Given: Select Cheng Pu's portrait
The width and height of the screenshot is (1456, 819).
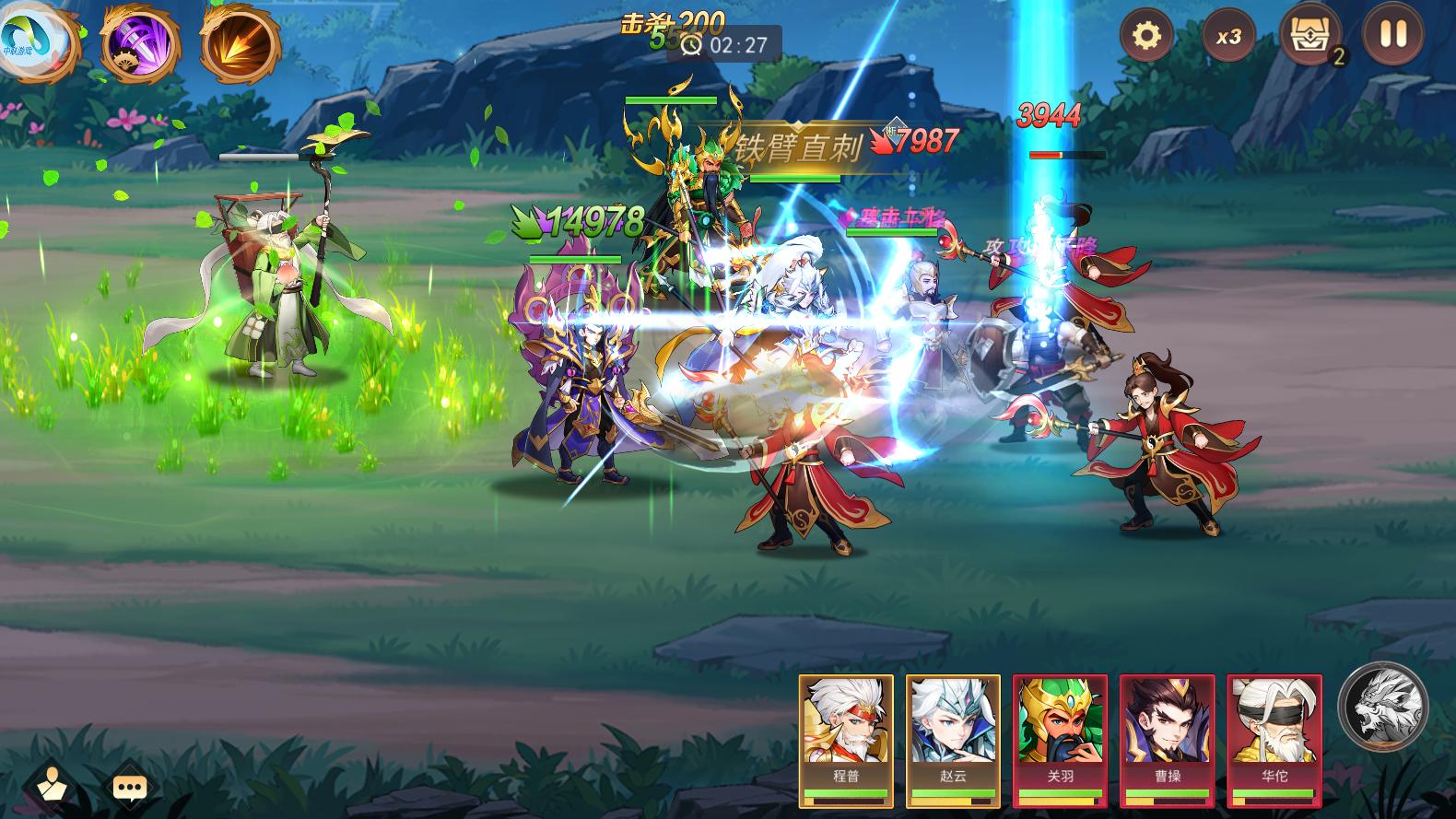Looking at the screenshot, I should (x=846, y=732).
